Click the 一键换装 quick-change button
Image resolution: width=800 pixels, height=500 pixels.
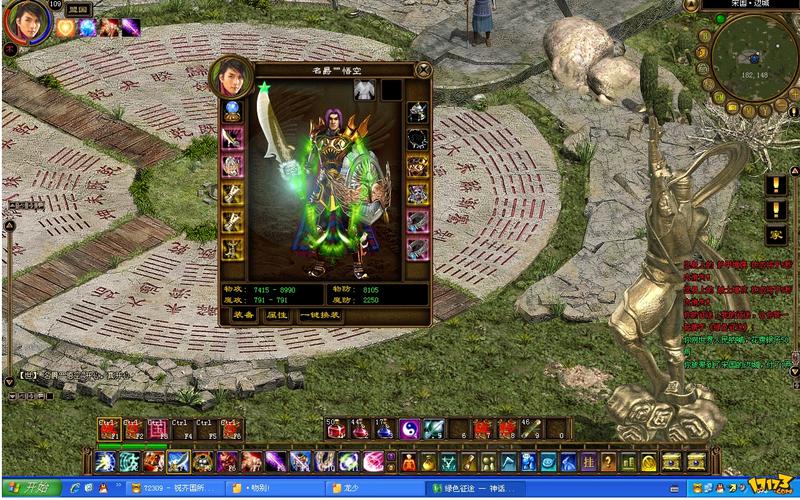pos(319,314)
